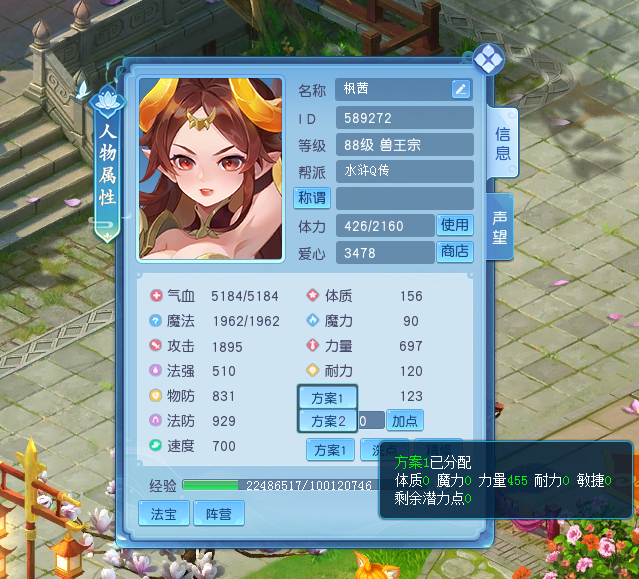Switch to the 信息 tab
Screen dimensions: 639x579
(x=502, y=142)
